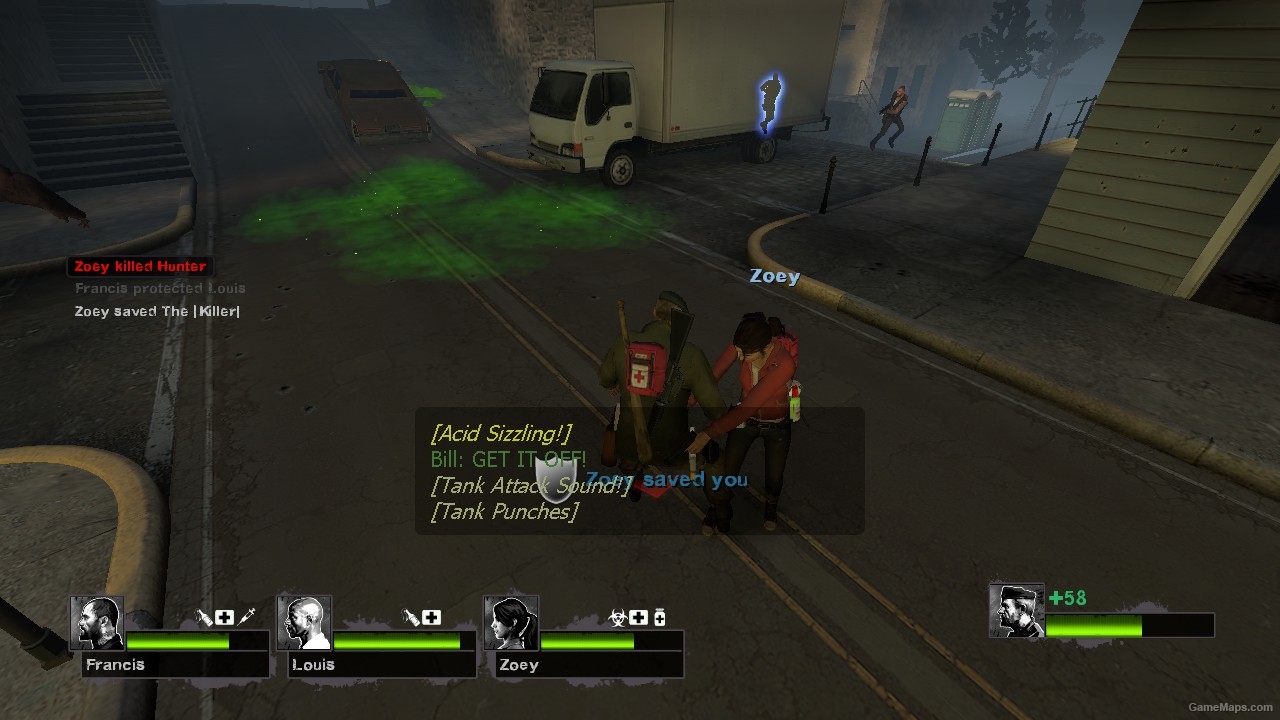This screenshot has width=1280, height=720.
Task: Select Zoey's pain pills icon
Action: (x=660, y=617)
